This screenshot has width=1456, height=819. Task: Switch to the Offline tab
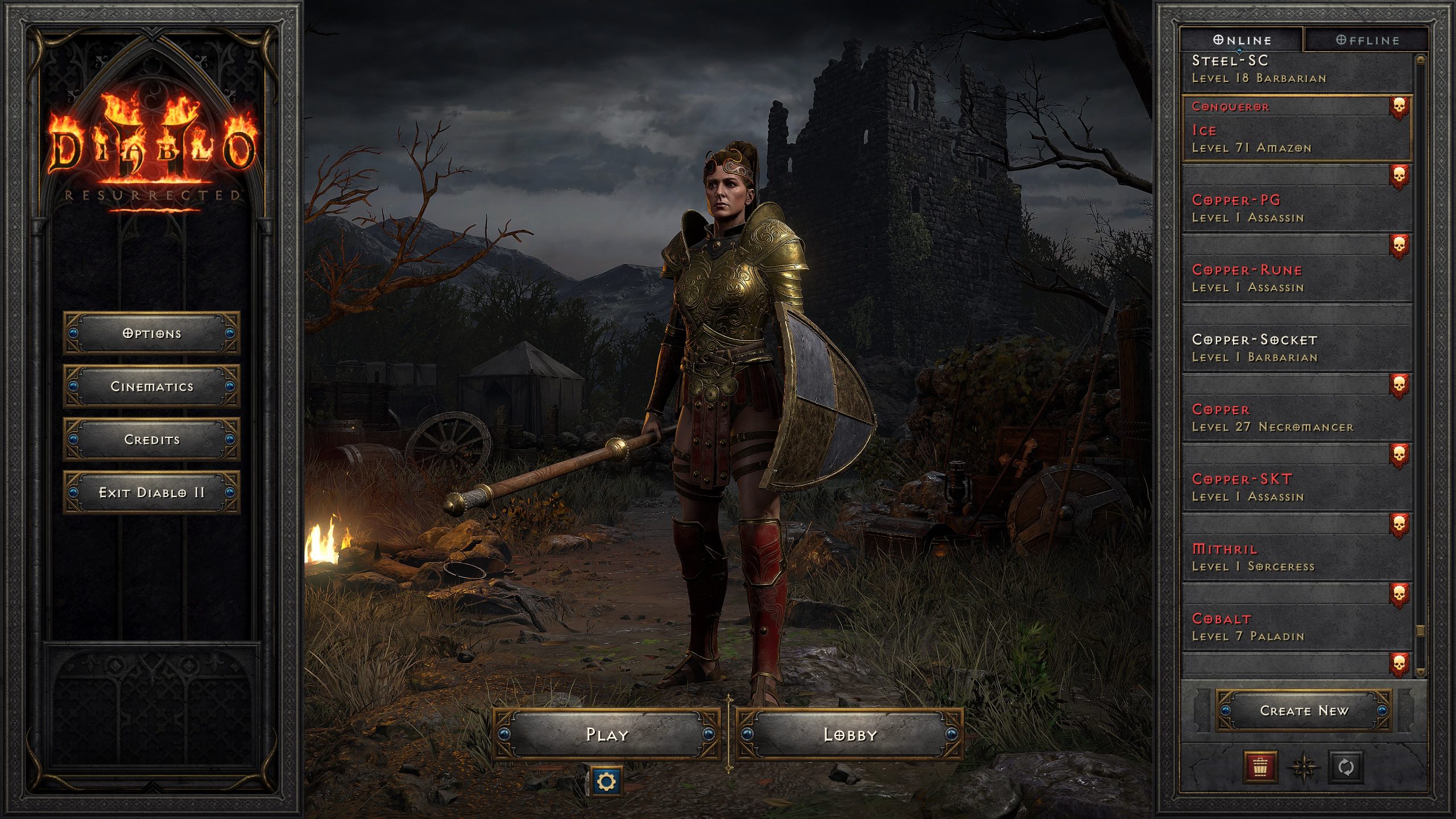tap(1367, 40)
